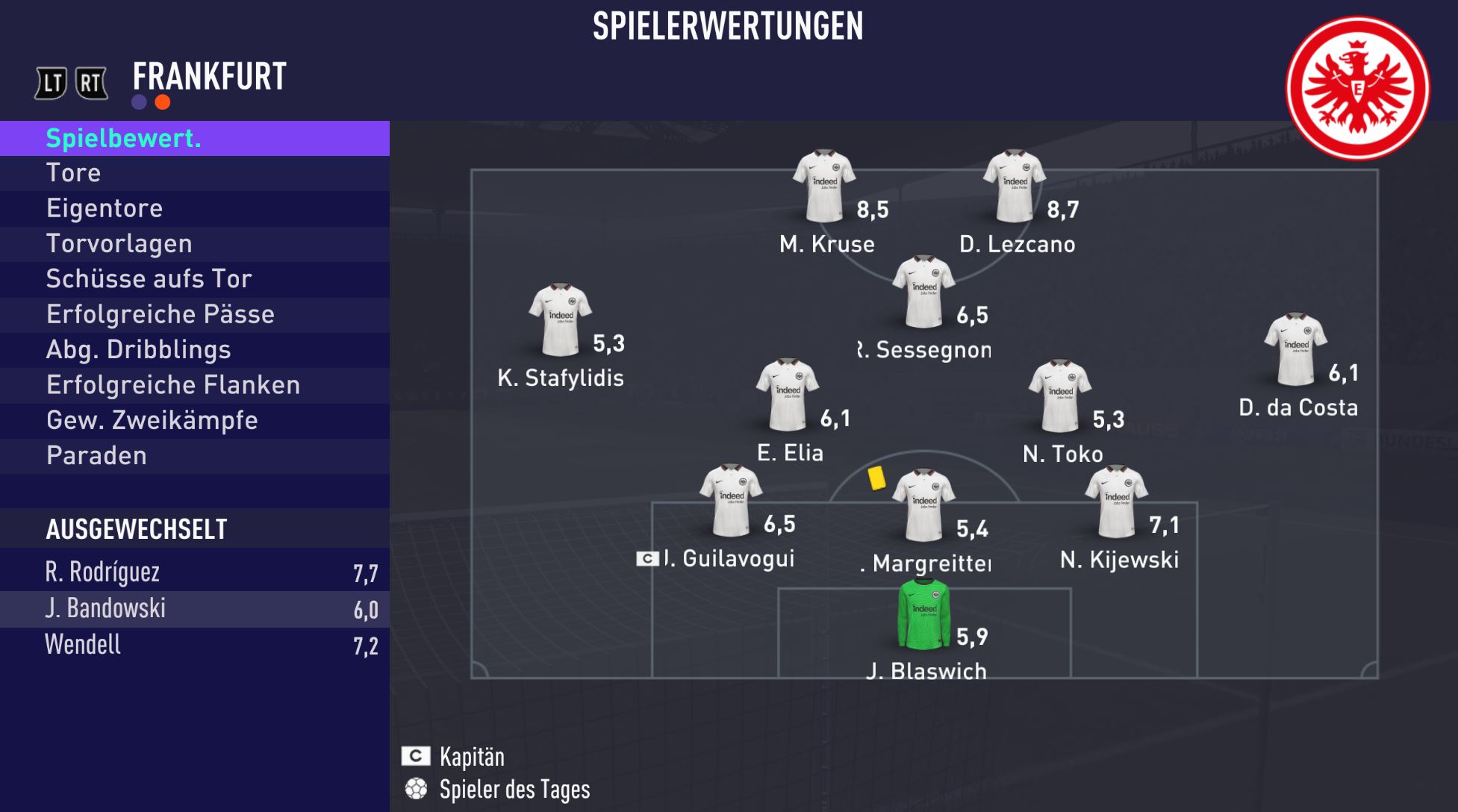Show the Paraden stats
The width and height of the screenshot is (1458, 812).
[x=194, y=455]
